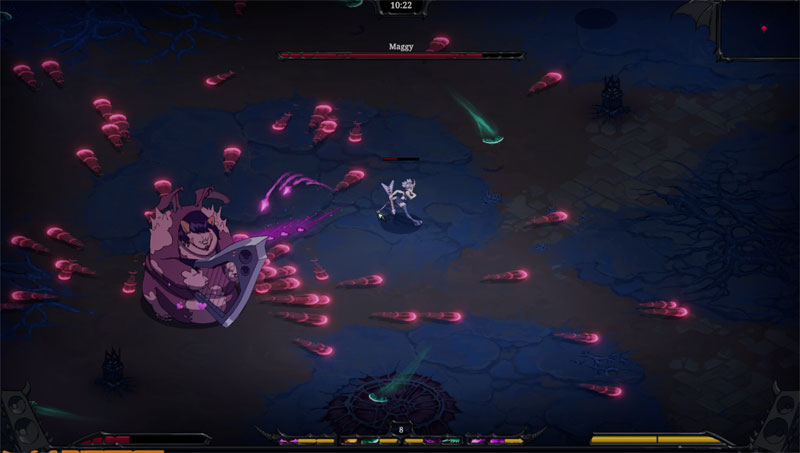Activate the orange ability icon on the skill bar

pyautogui.click(x=350, y=441)
